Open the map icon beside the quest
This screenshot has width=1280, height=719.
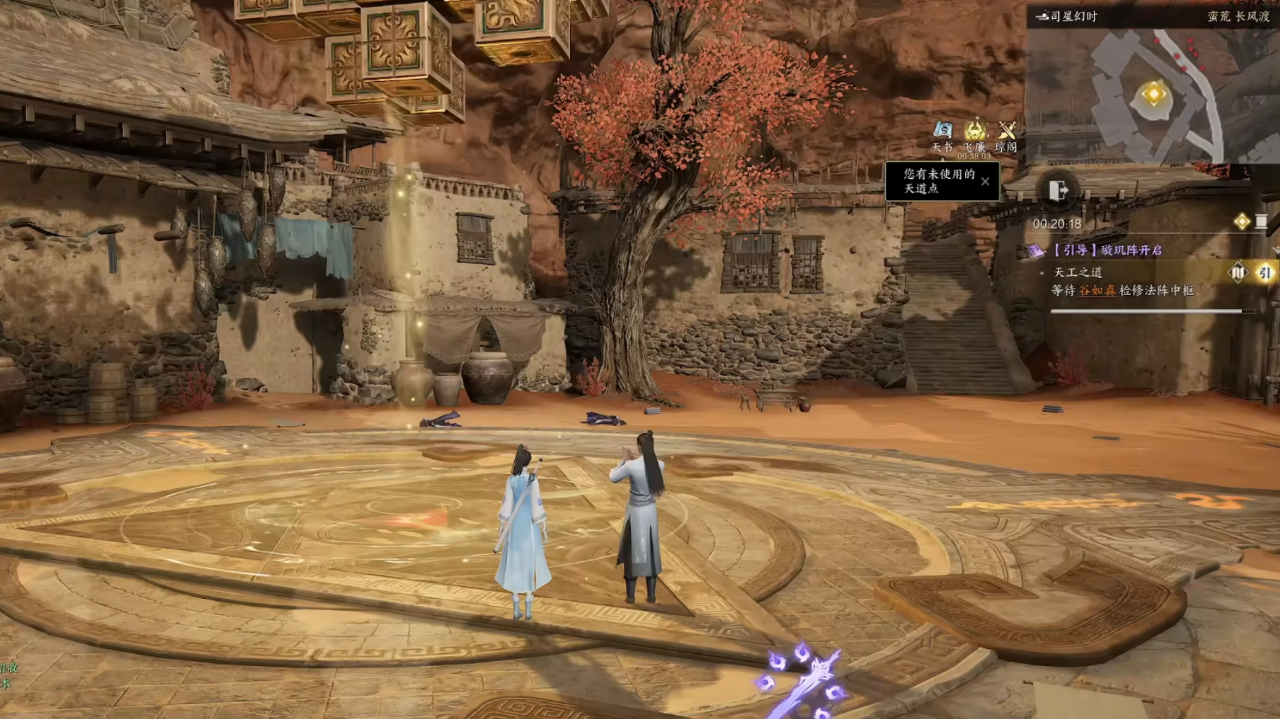pos(1239,272)
